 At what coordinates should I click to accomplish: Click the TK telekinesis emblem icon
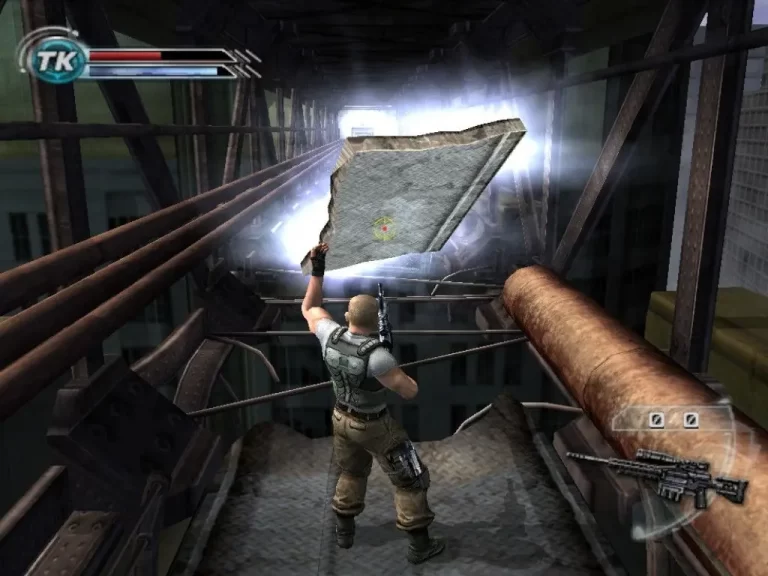coord(49,62)
